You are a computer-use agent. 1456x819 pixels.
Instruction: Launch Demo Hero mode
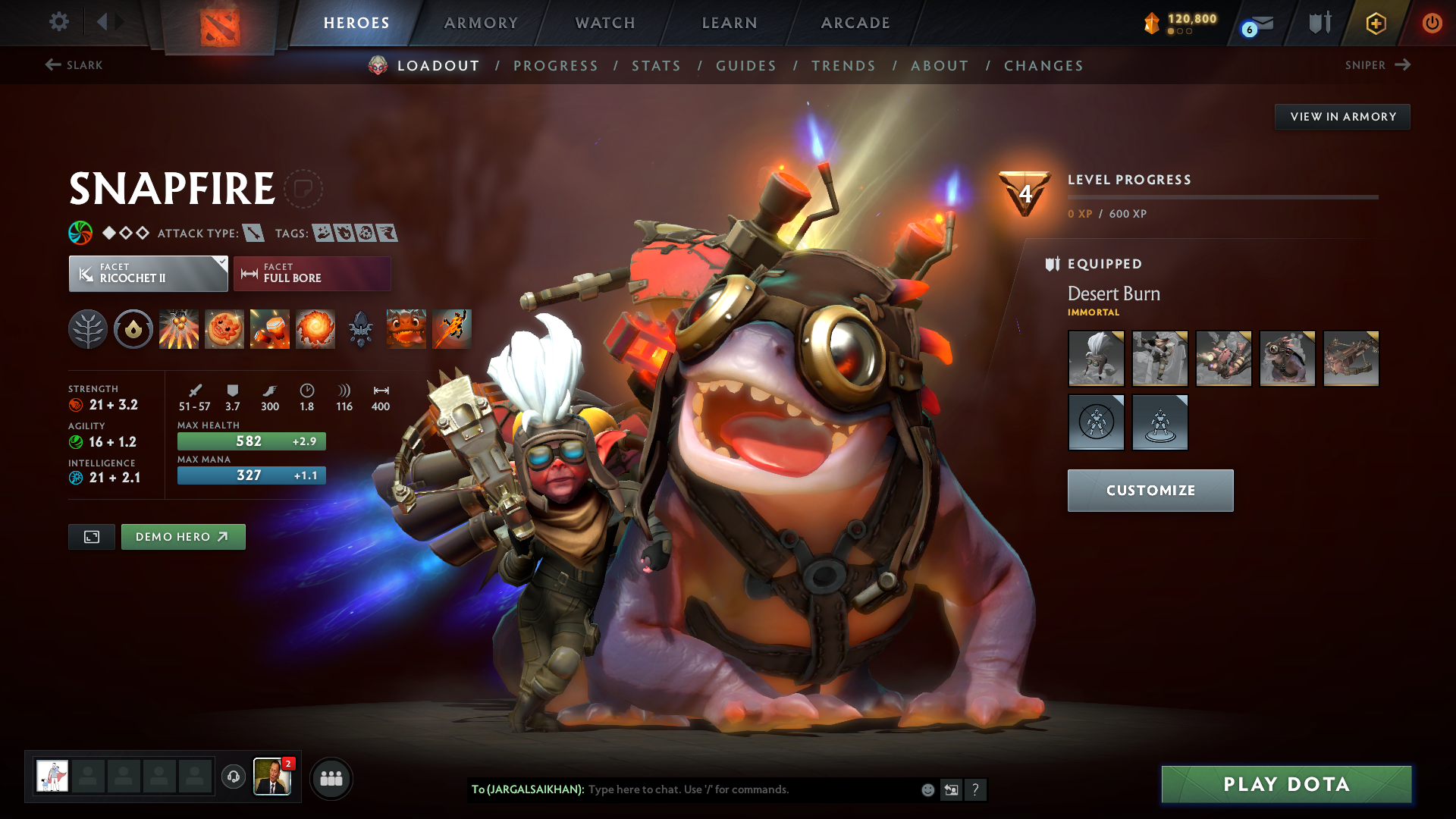click(183, 537)
